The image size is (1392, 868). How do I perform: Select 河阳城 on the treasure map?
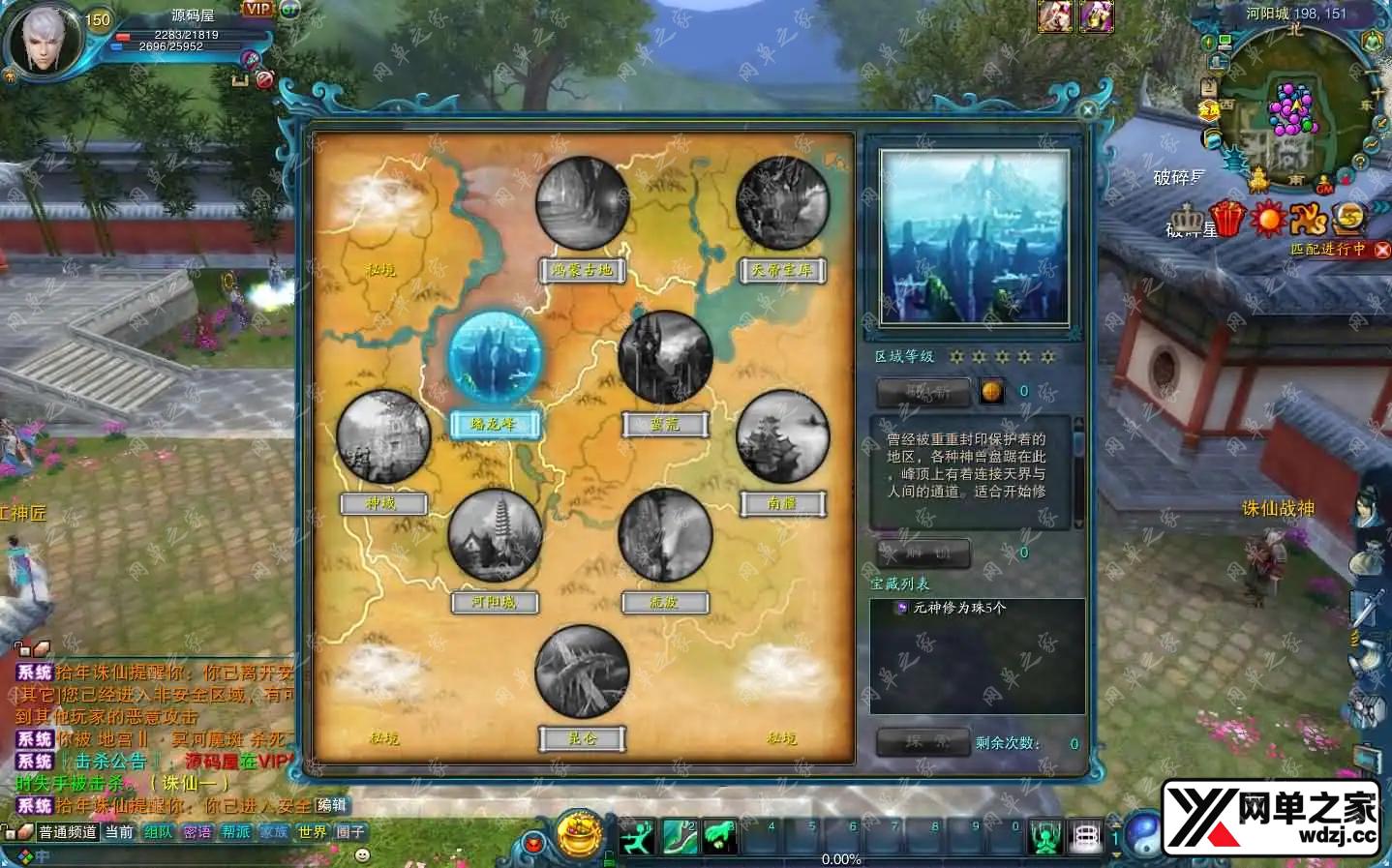pyautogui.click(x=494, y=536)
